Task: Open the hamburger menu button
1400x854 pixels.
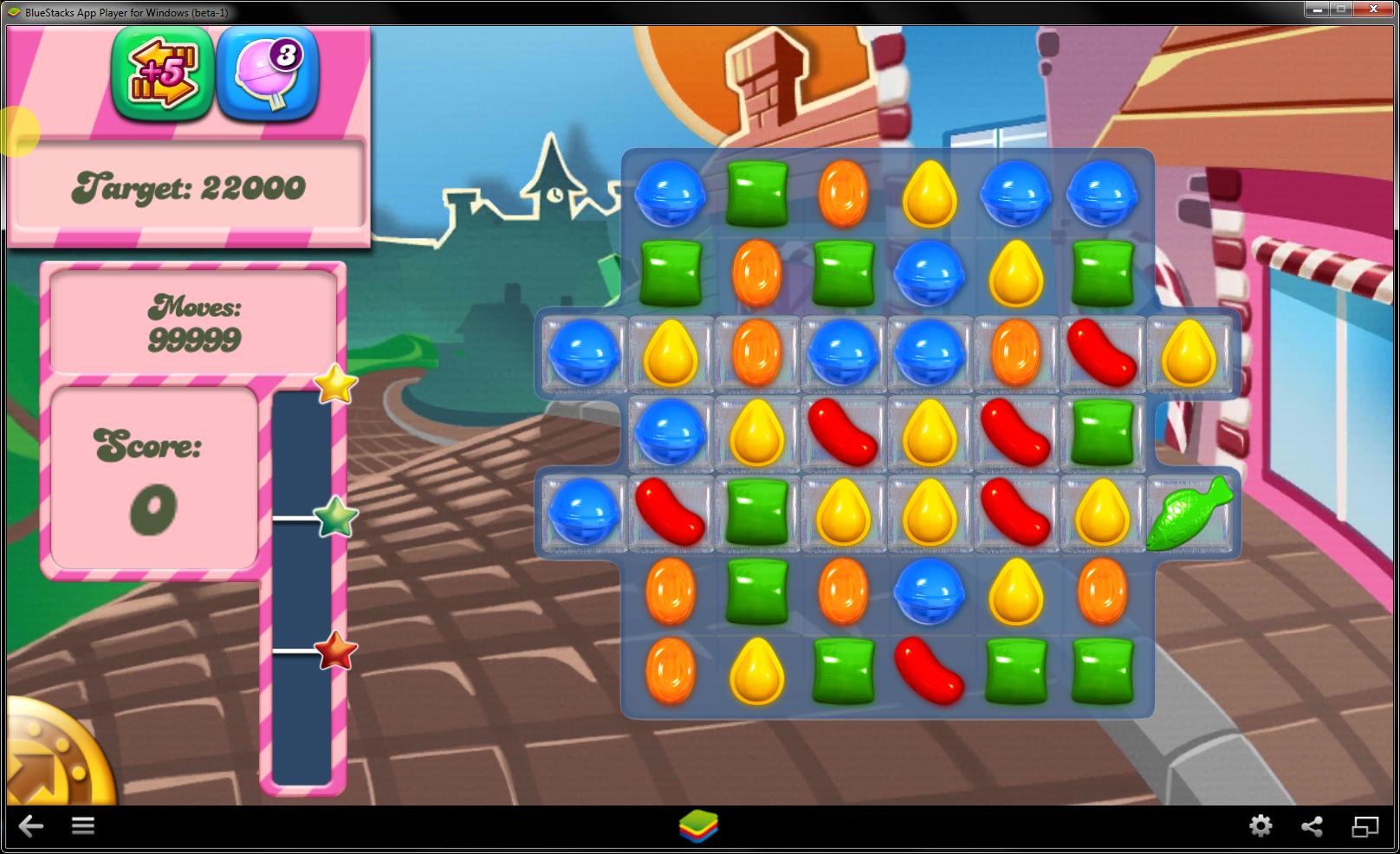Action: click(83, 826)
